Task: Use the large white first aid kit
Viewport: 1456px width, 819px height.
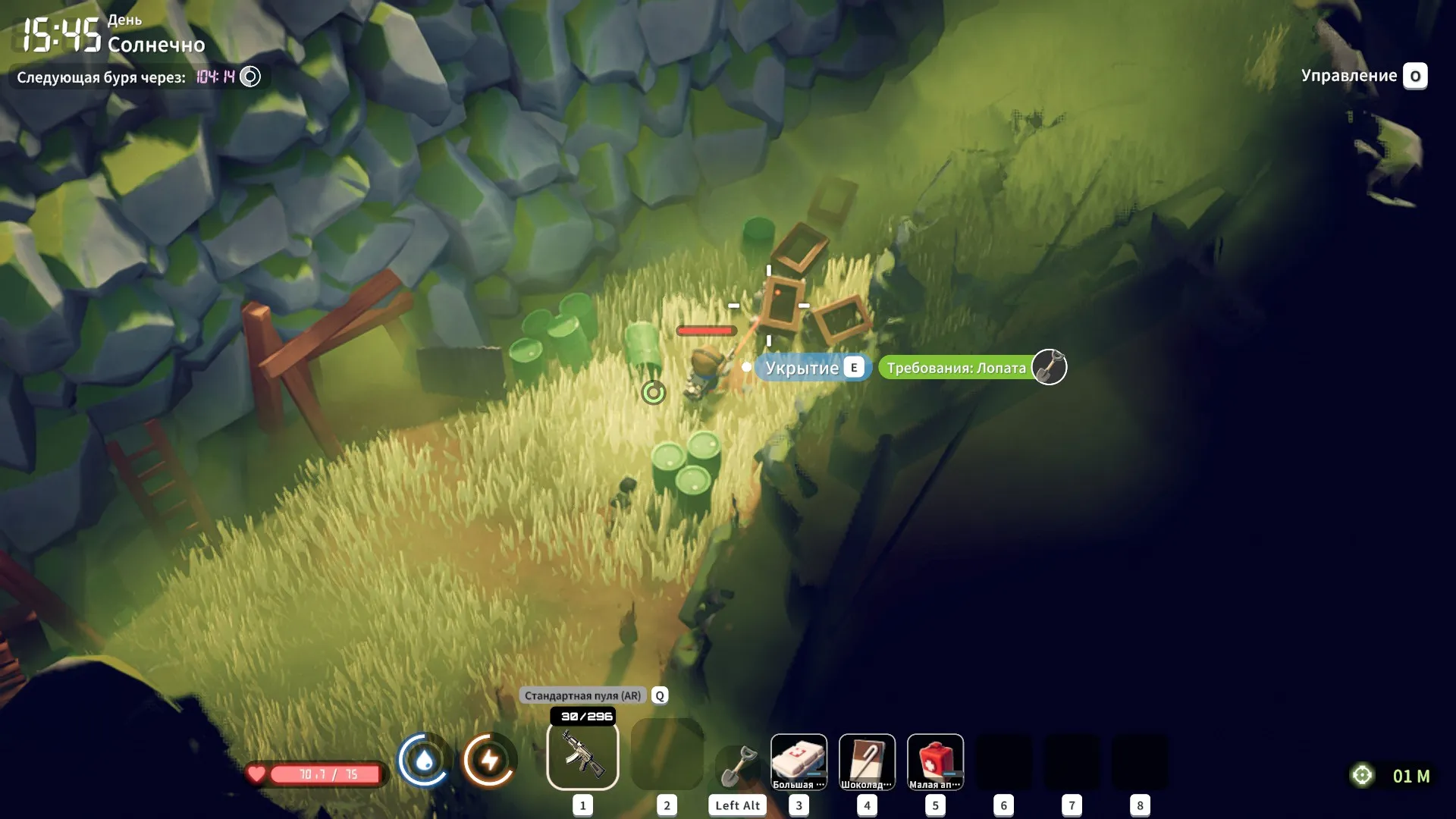Action: click(799, 761)
